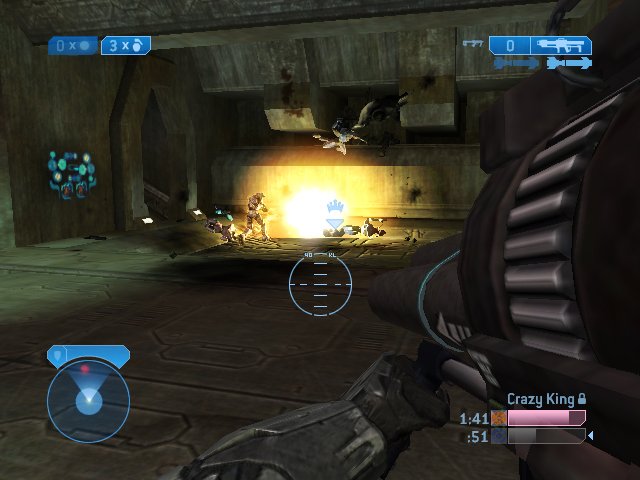Click the crown hill waypoint marker
The image size is (640, 480).
coord(334,212)
